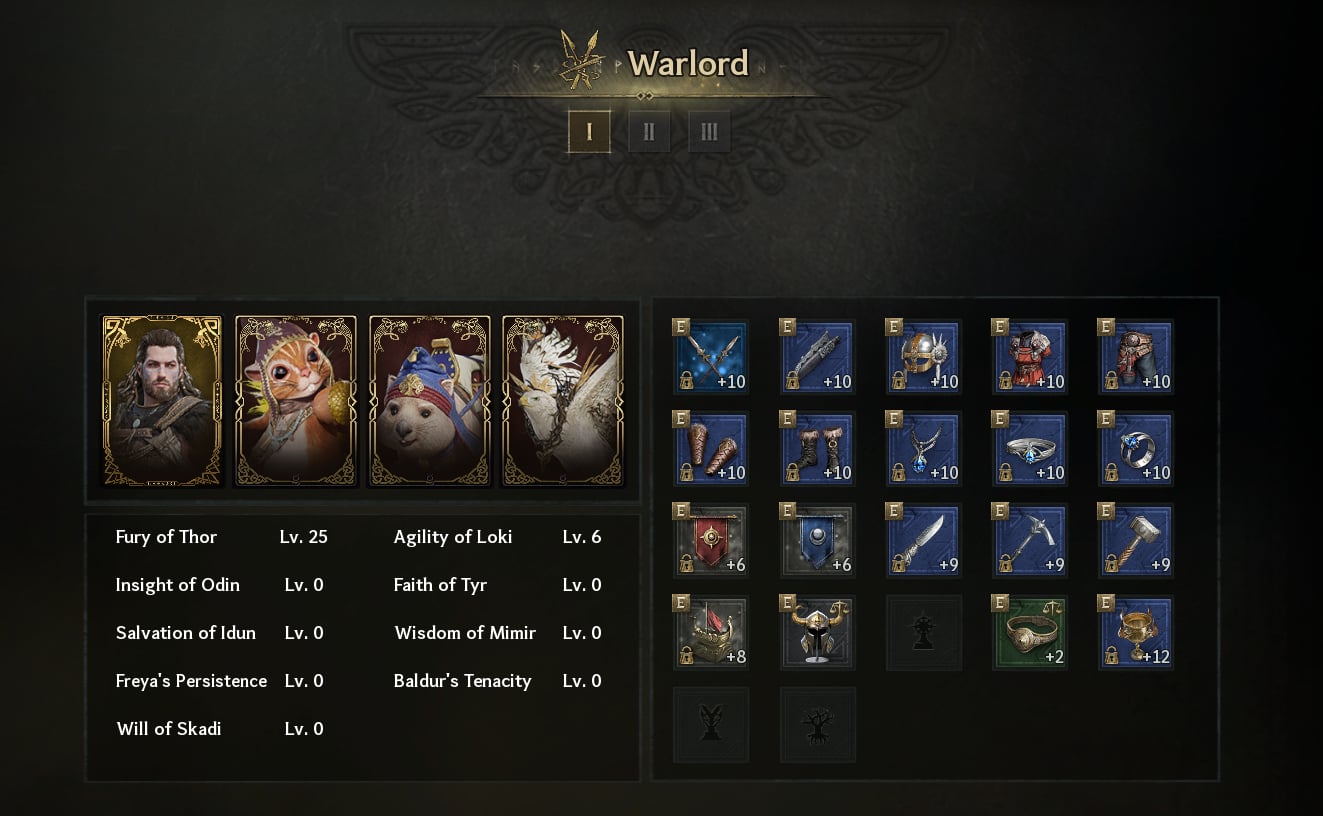Choose the red banner slot
Image resolution: width=1323 pixels, height=816 pixels.
(711, 541)
